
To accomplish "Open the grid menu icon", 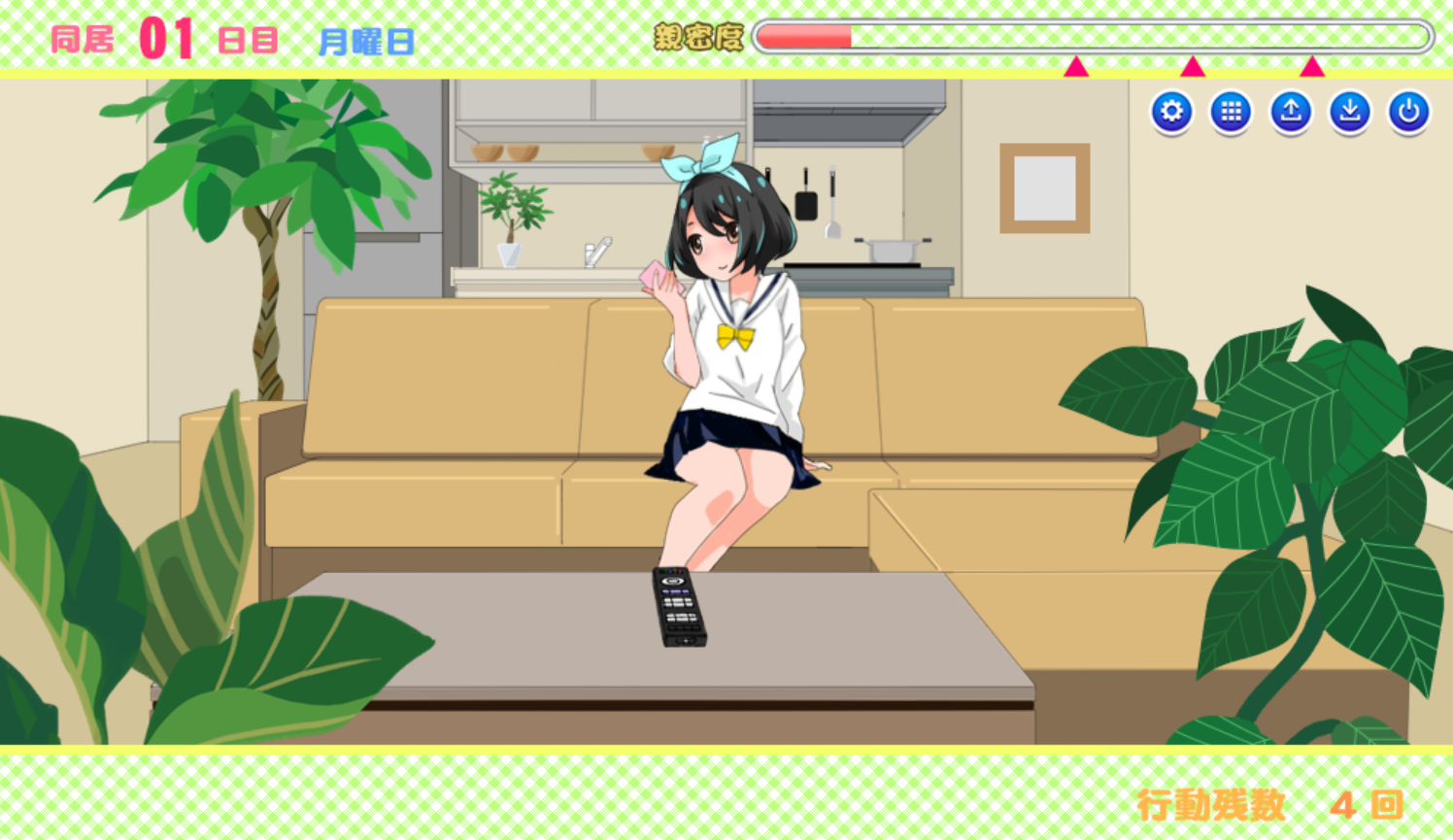I will [x=1230, y=111].
